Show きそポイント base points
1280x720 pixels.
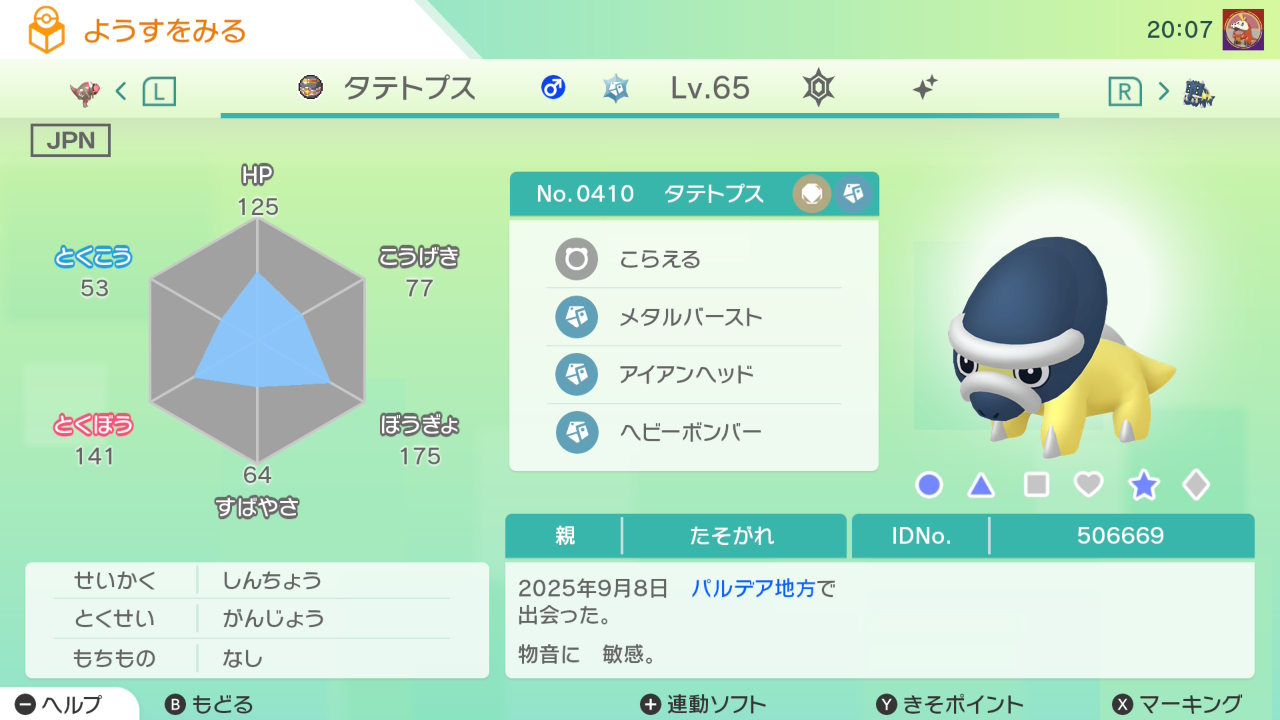coord(950,704)
